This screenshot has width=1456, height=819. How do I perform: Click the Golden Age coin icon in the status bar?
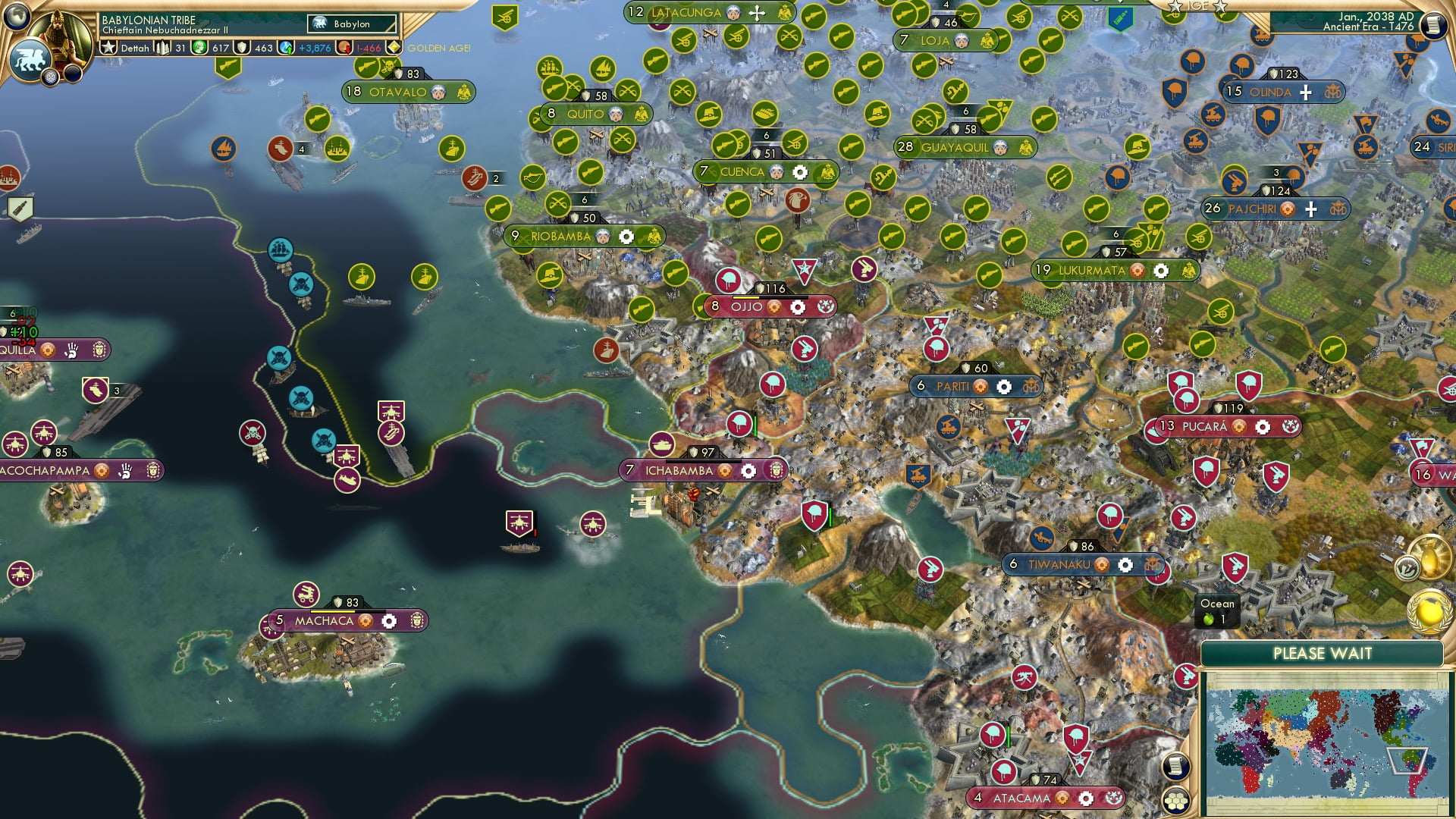click(x=393, y=48)
